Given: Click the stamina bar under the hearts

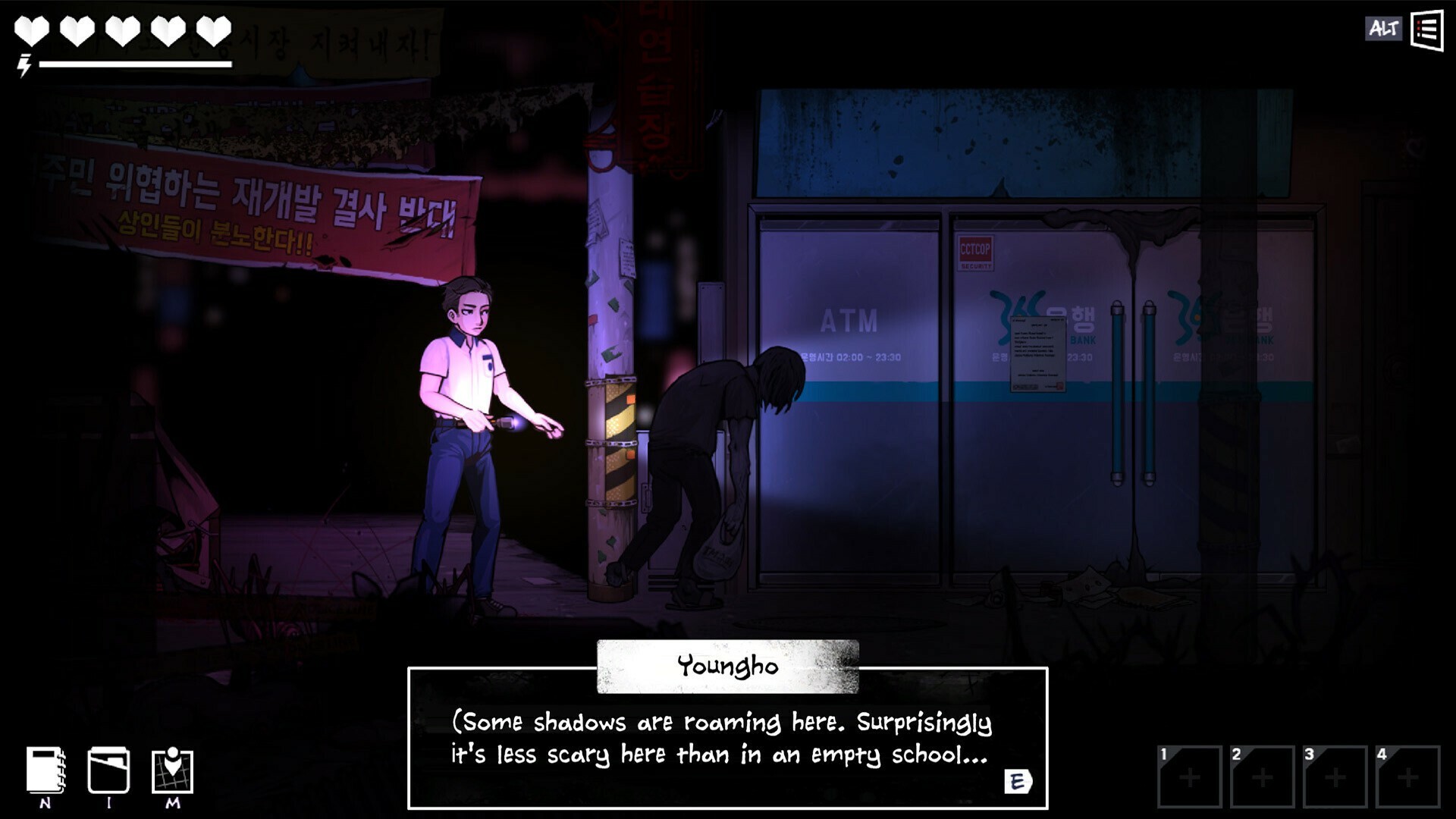Looking at the screenshot, I should pos(136,64).
